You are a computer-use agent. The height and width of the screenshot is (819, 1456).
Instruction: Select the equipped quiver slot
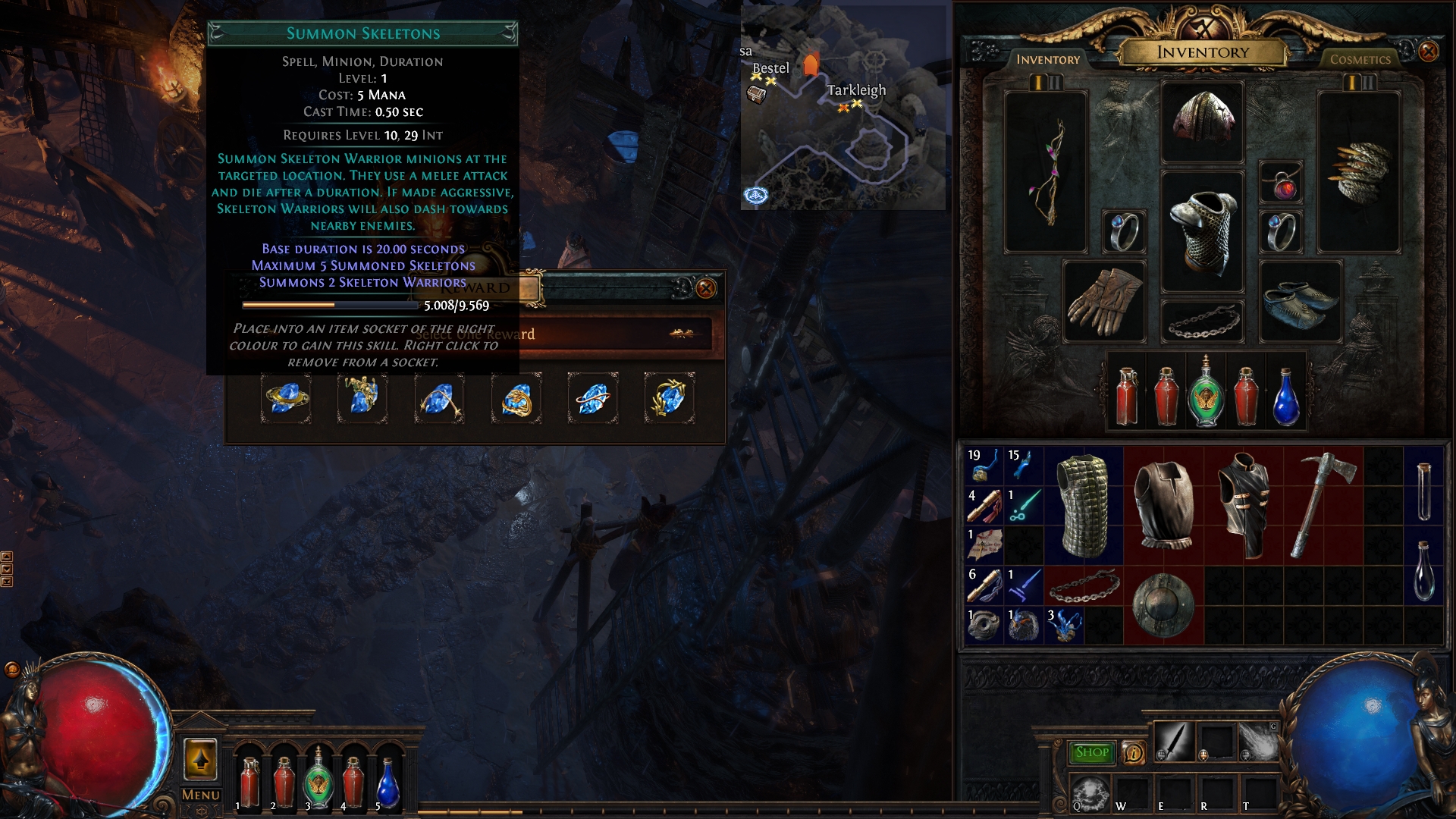[x=1359, y=172]
